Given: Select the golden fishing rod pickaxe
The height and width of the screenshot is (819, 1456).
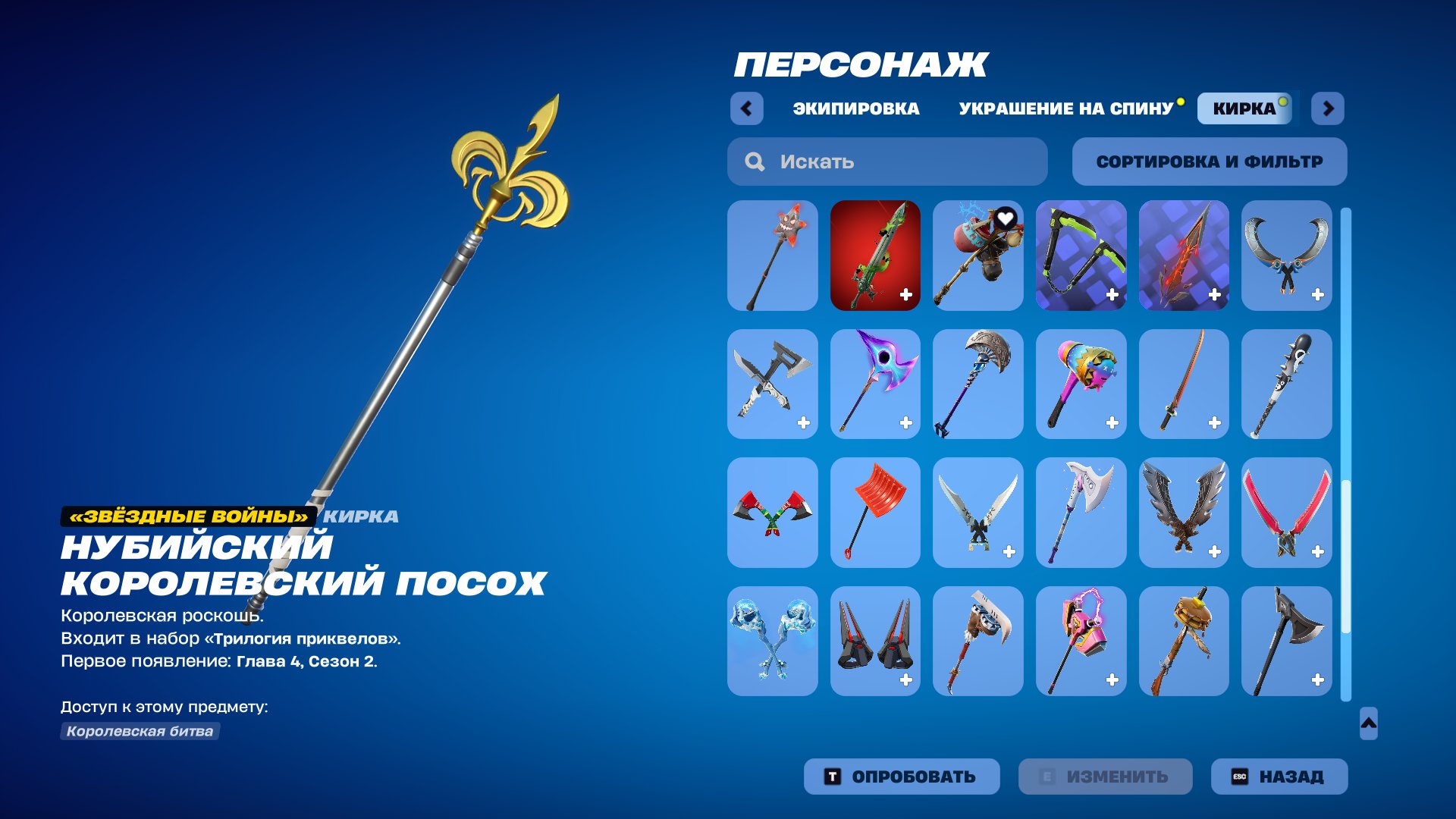Looking at the screenshot, I should tap(1183, 641).
